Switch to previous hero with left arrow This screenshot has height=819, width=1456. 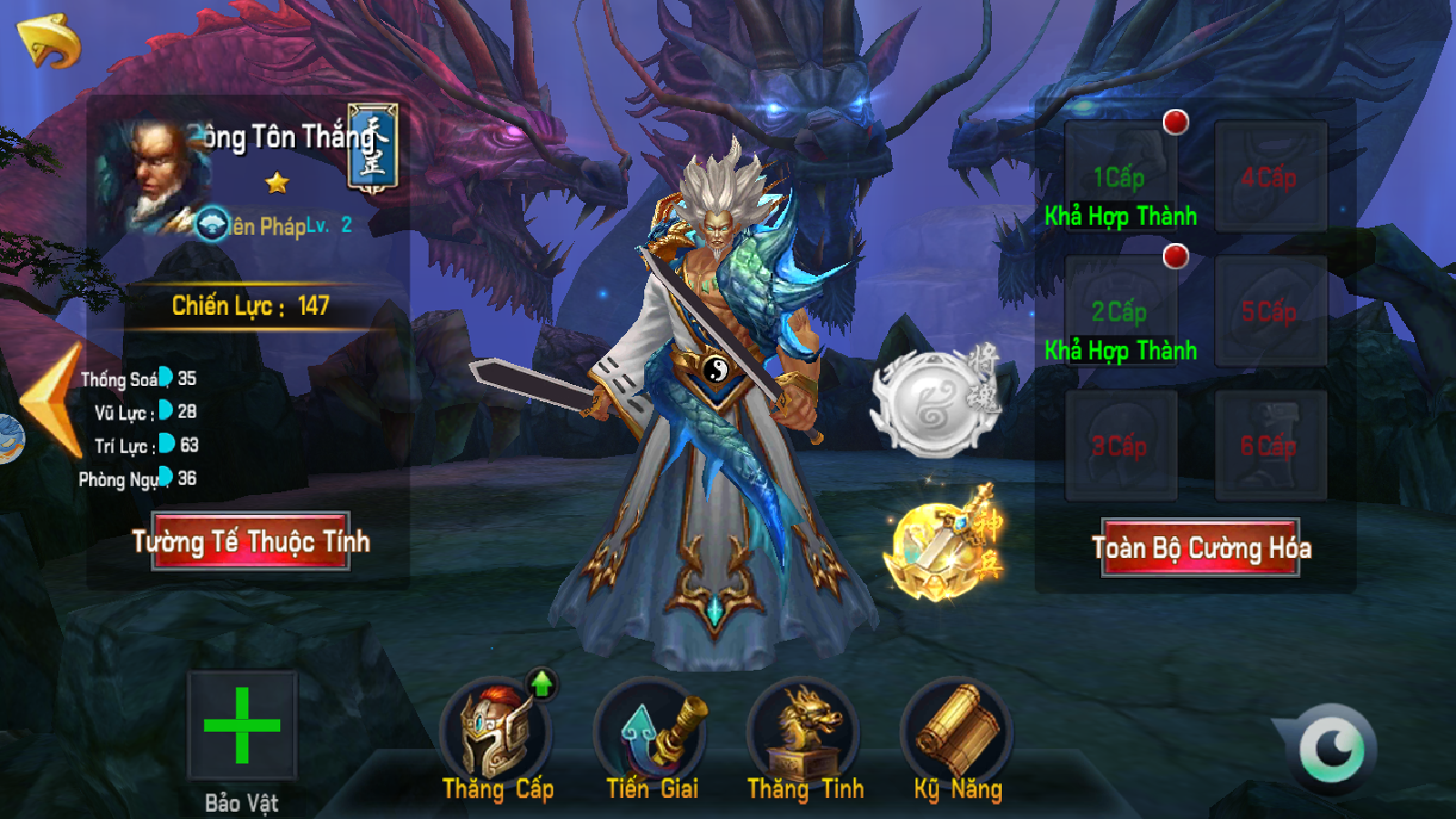click(x=55, y=400)
